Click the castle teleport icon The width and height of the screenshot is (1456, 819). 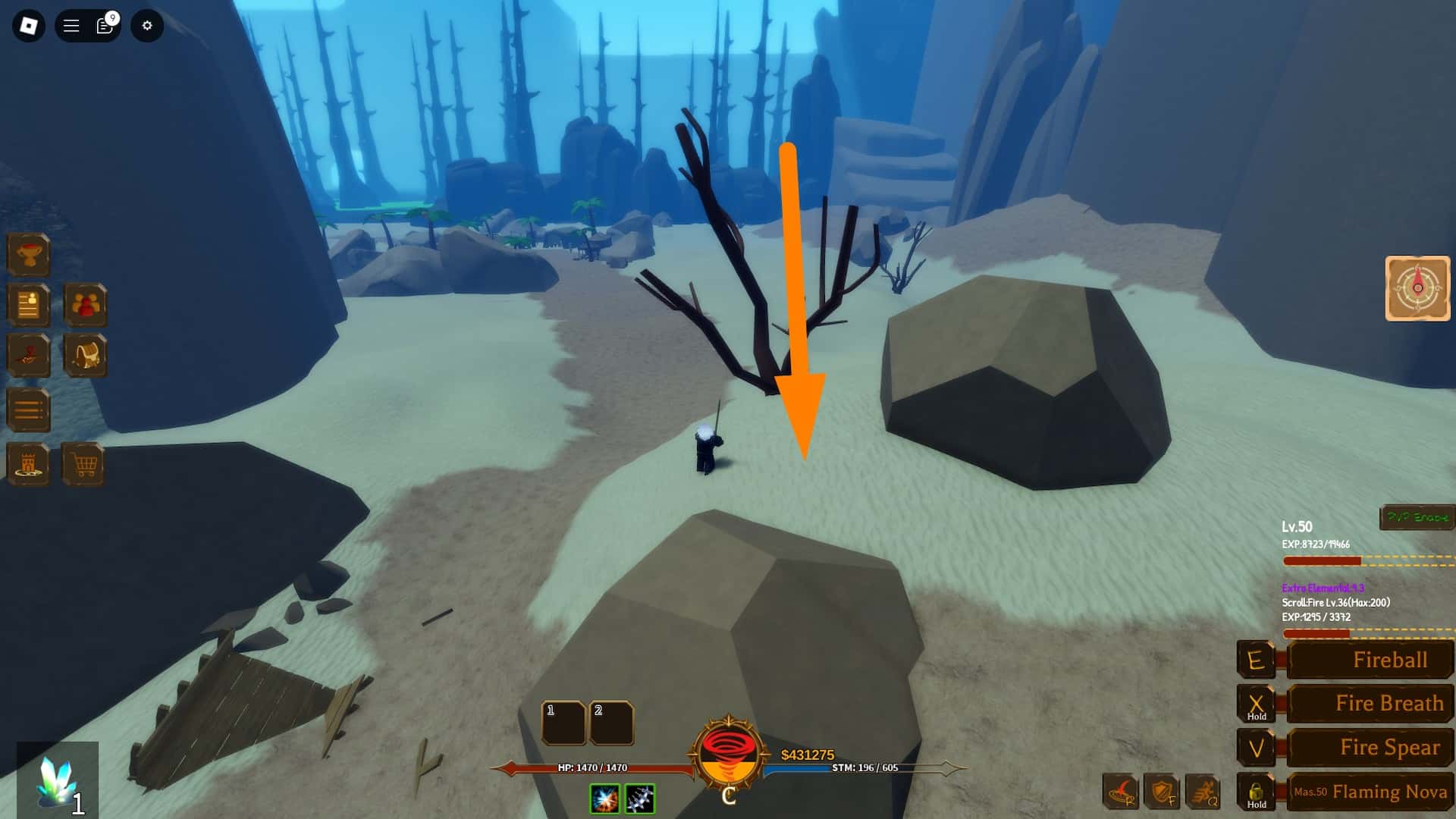pyautogui.click(x=28, y=464)
